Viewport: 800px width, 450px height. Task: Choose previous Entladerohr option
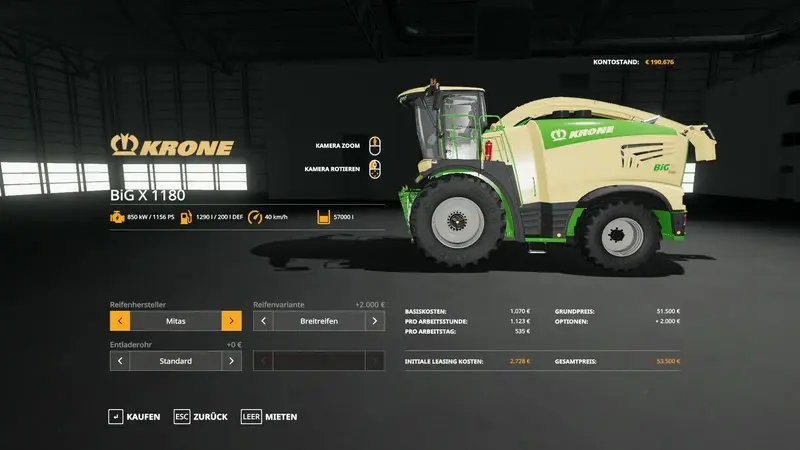point(120,360)
